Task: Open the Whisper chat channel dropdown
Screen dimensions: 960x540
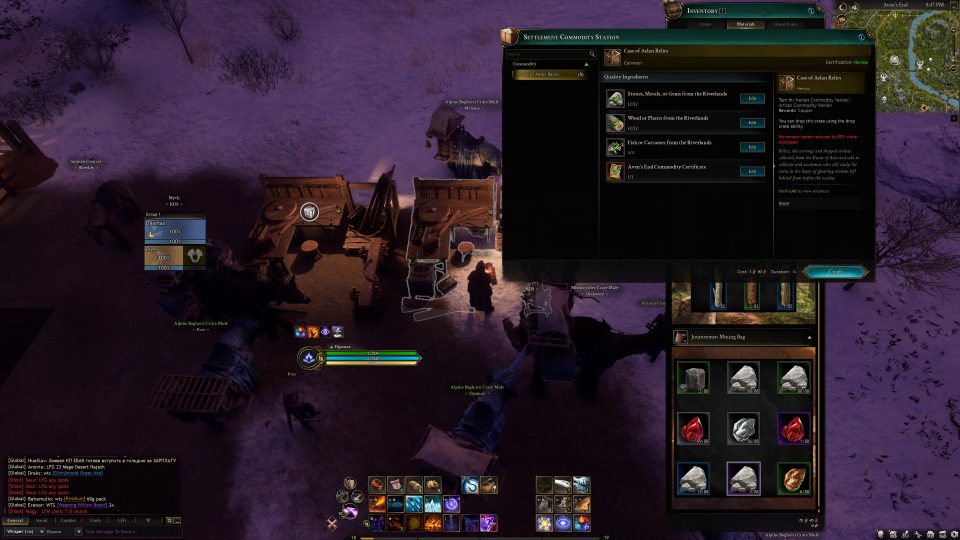Action: (x=23, y=531)
